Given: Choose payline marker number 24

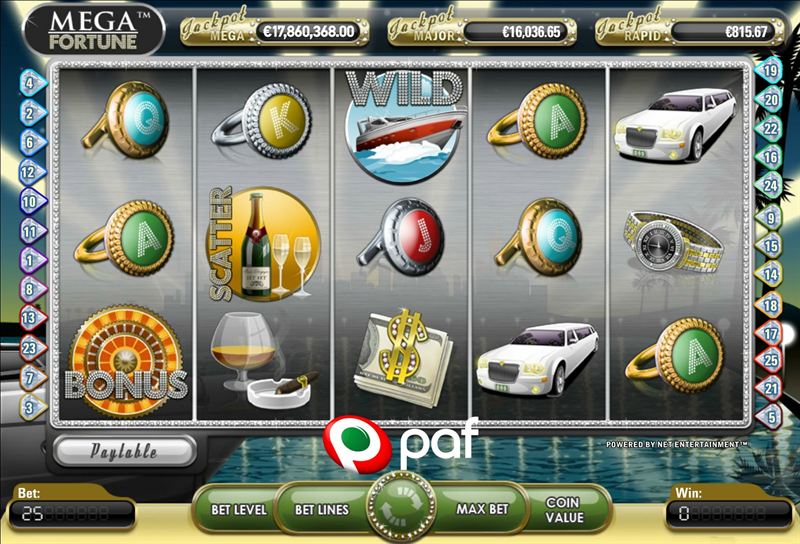Looking at the screenshot, I should [x=771, y=186].
